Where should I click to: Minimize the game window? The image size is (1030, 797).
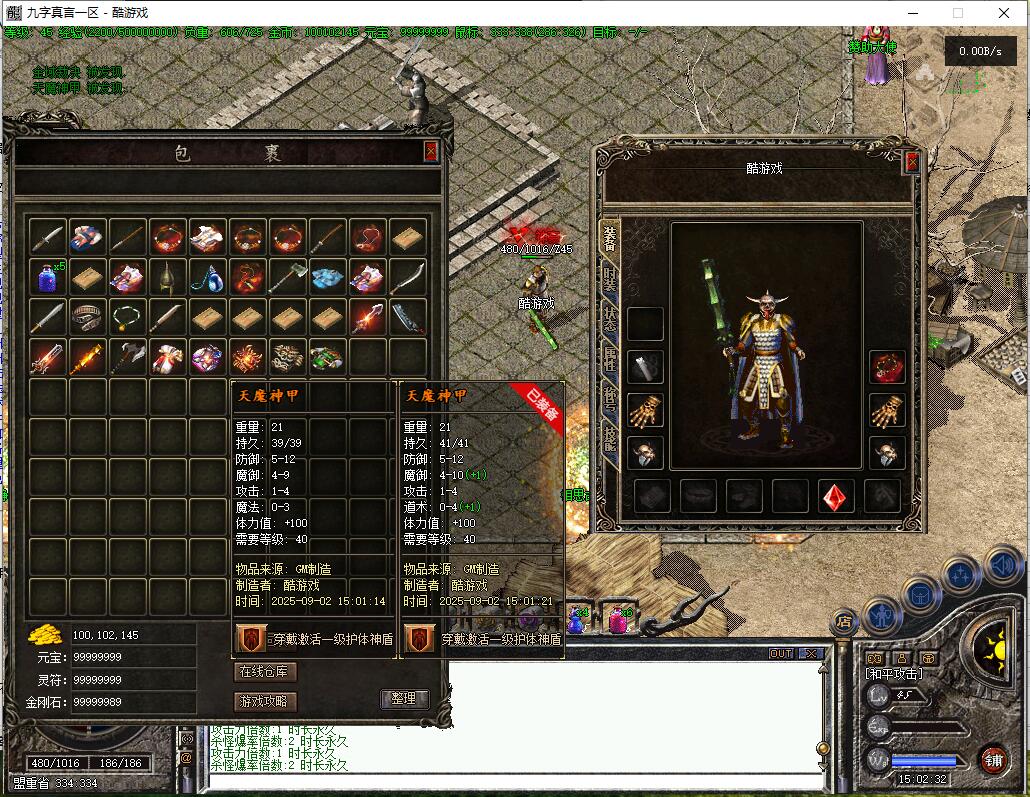click(911, 13)
